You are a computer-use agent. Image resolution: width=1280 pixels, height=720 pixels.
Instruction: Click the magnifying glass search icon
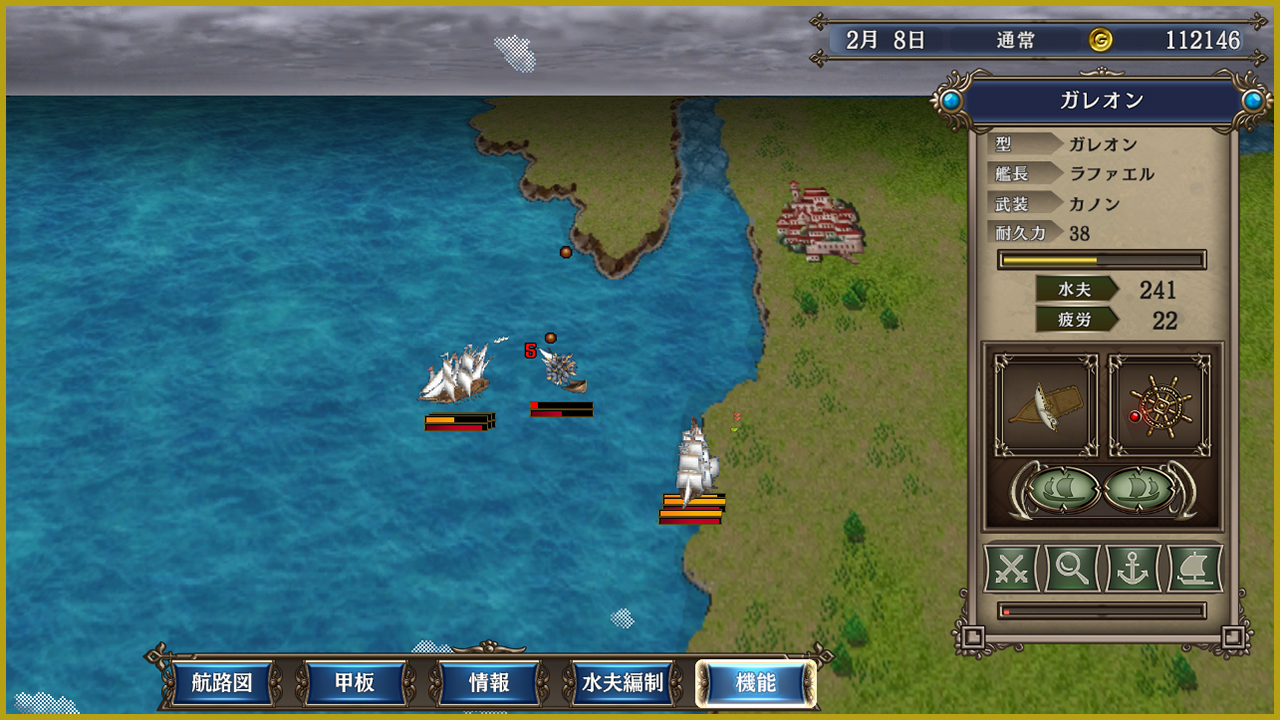tap(1072, 568)
